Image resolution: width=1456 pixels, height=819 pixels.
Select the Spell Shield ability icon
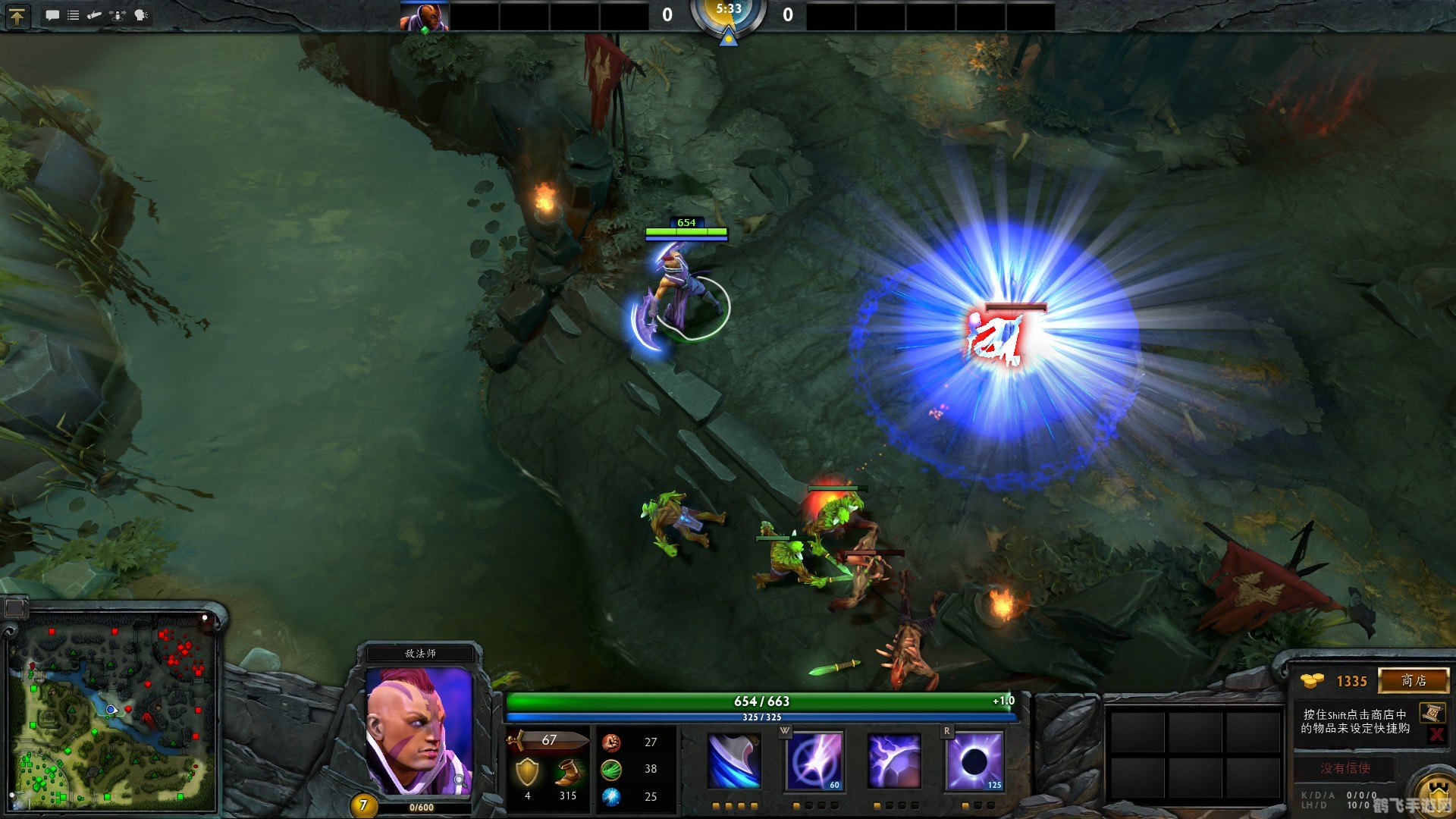(x=894, y=761)
